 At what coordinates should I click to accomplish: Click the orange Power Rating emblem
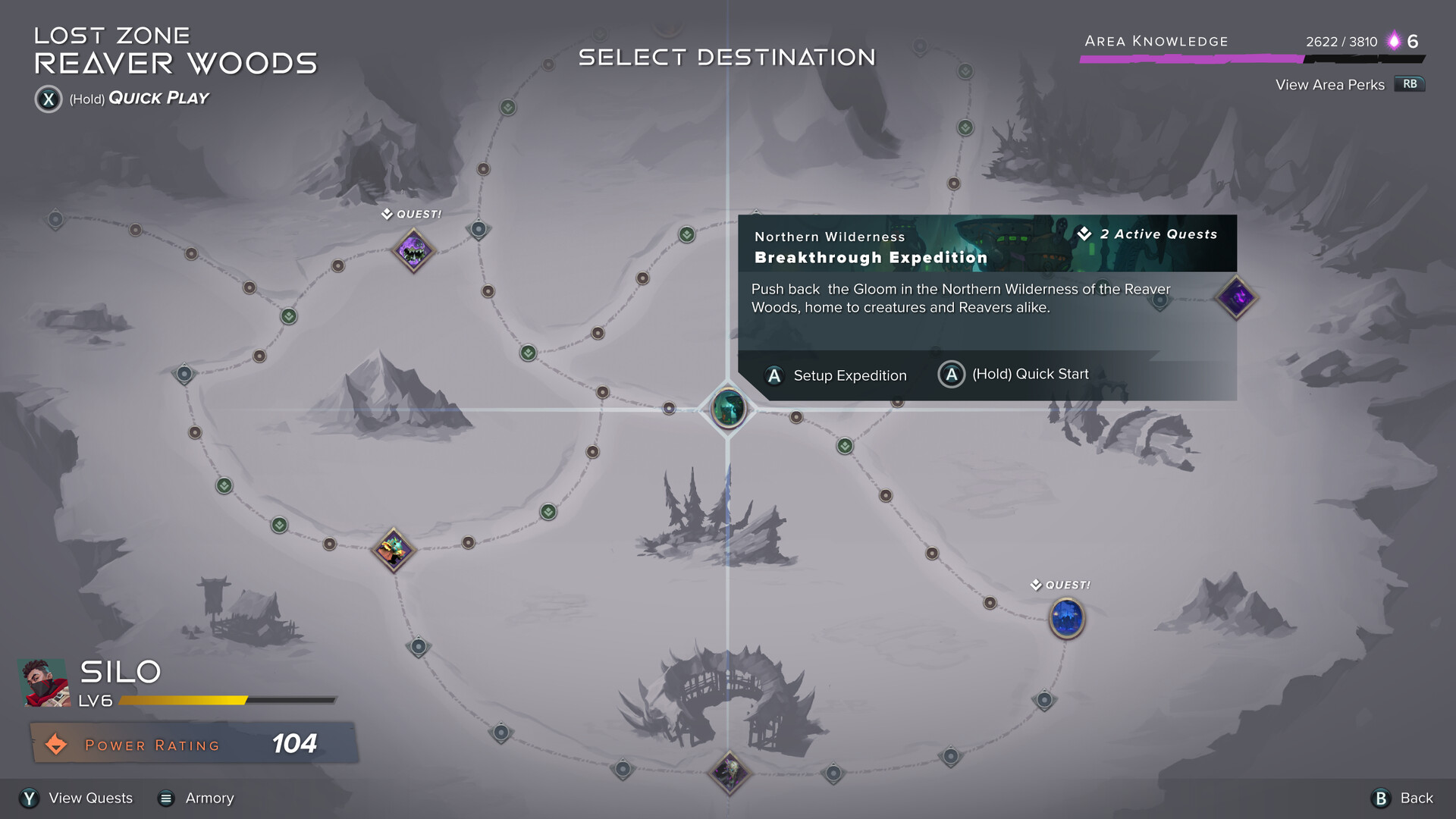coord(57,744)
